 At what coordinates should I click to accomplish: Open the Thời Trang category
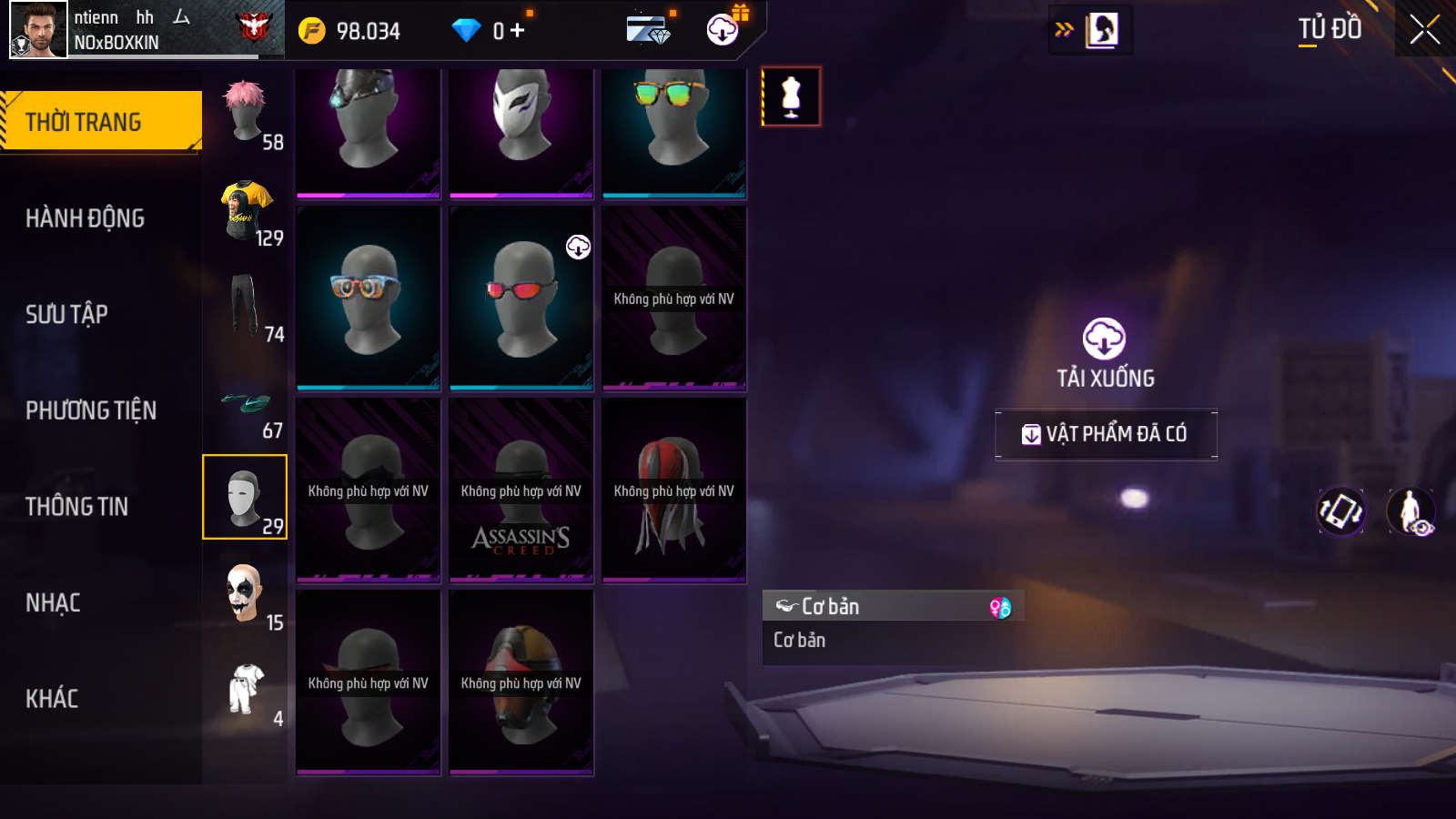point(100,121)
